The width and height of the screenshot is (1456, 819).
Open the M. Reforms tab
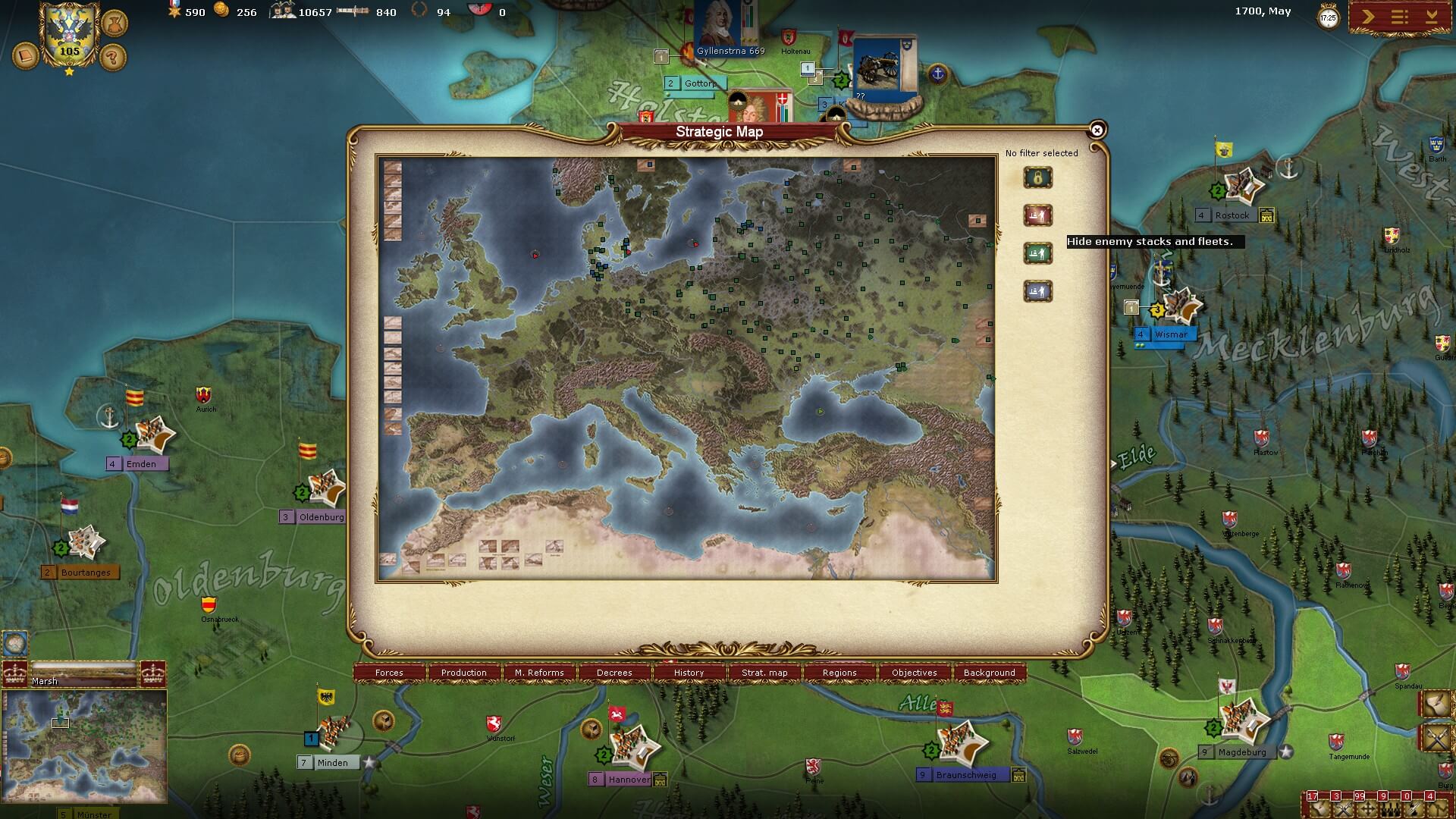pos(539,673)
